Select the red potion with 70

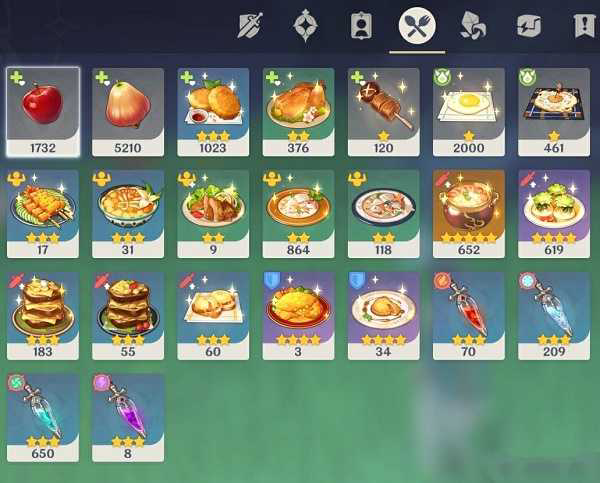(x=469, y=309)
